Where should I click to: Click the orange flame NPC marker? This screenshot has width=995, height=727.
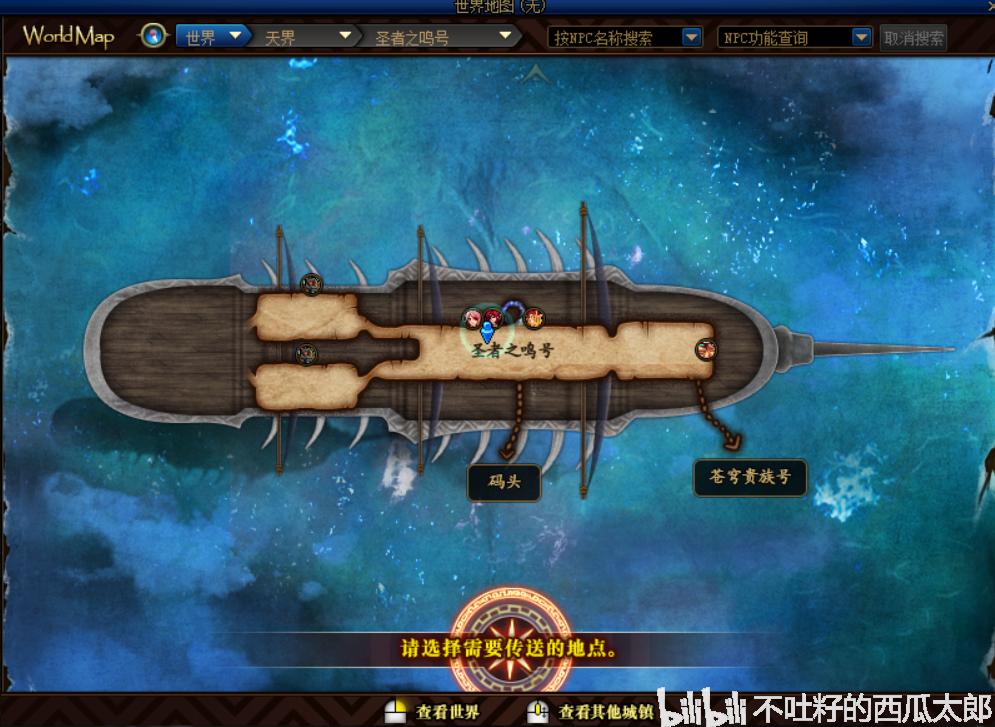(534, 318)
